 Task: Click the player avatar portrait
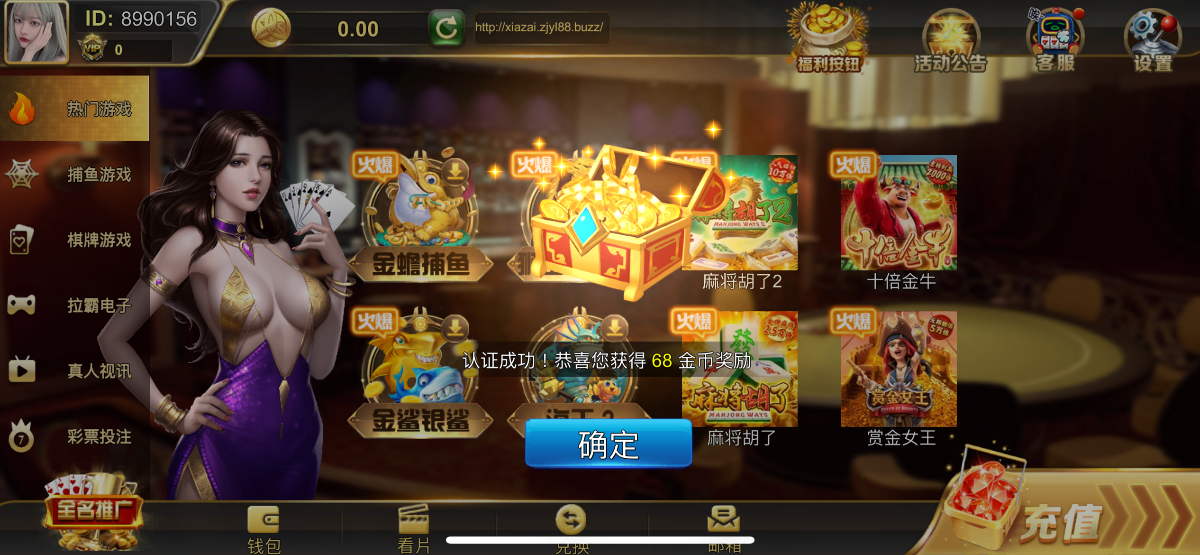coord(37,31)
